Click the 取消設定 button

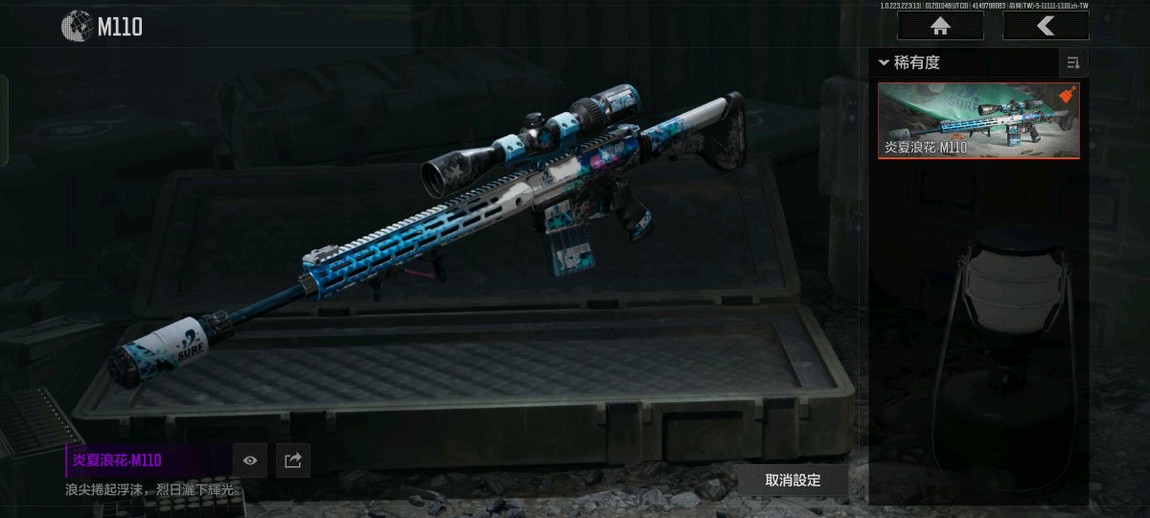coord(793,480)
